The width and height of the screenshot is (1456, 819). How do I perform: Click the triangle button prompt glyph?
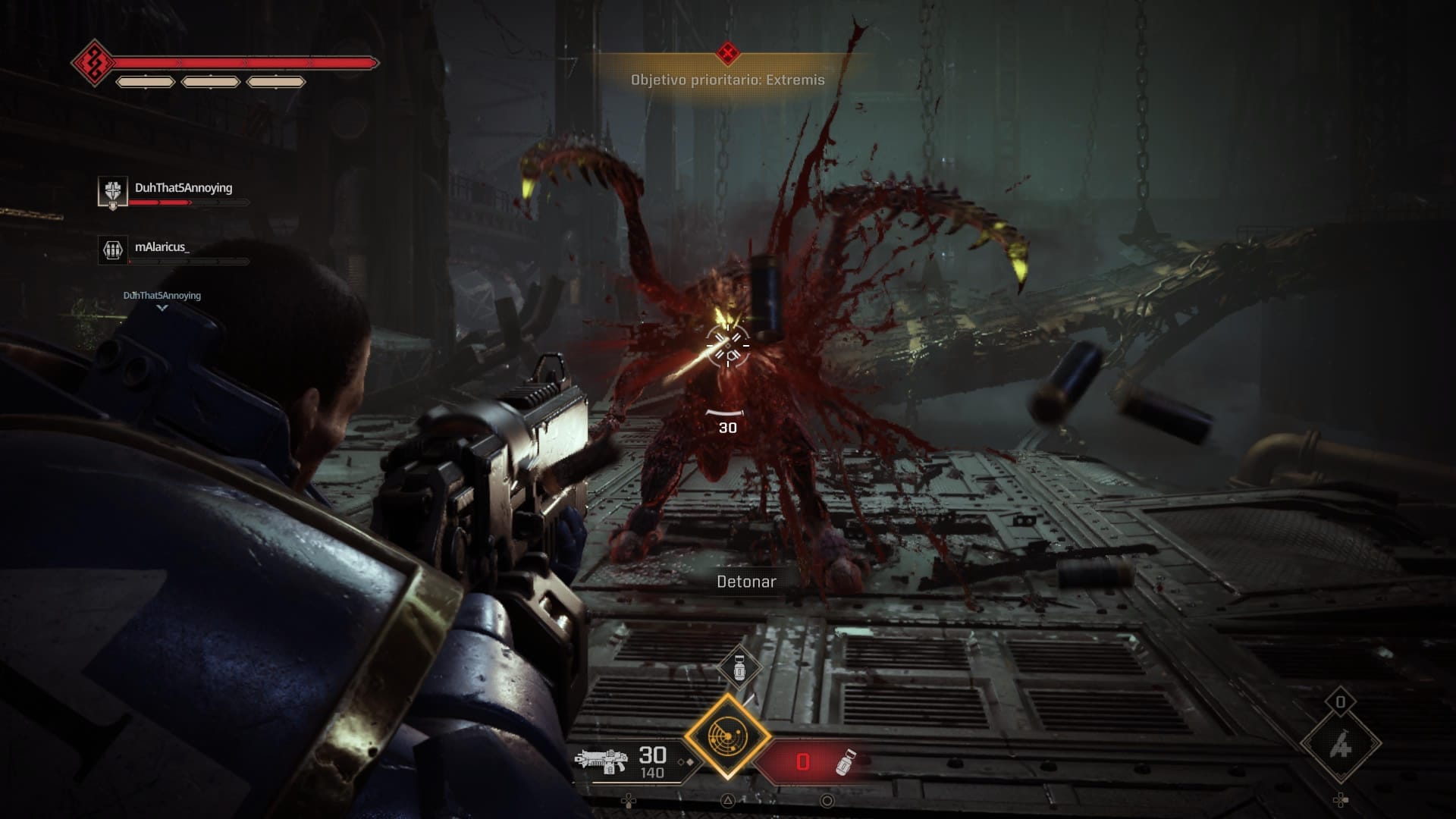point(729,801)
